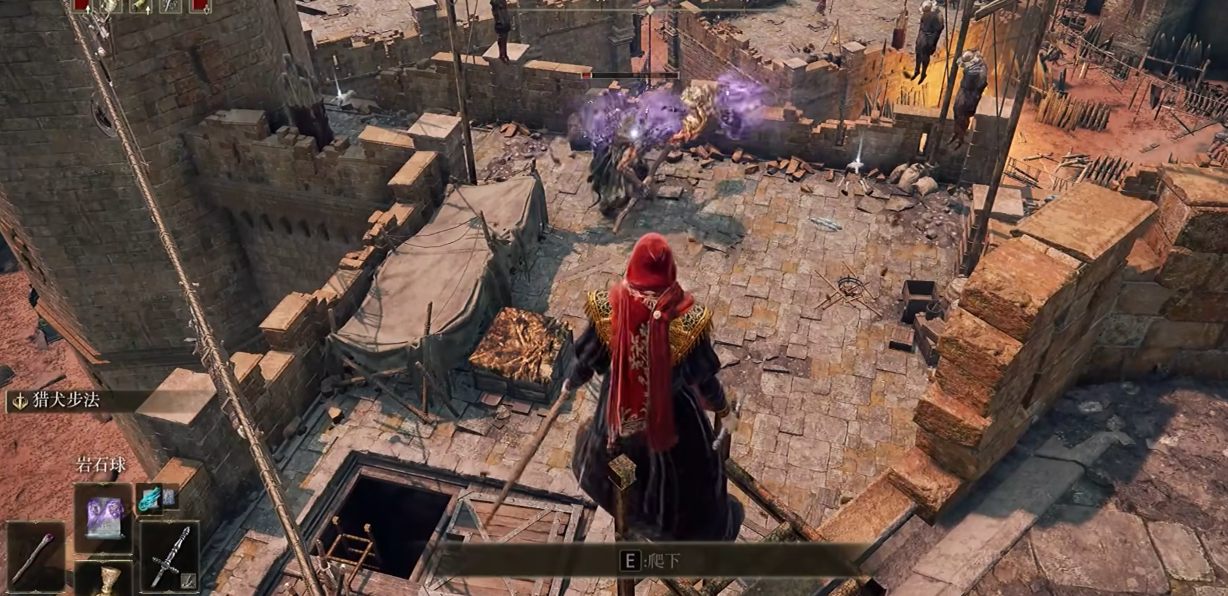Click the 猎犬步法 skill icon
This screenshot has height=596, width=1228.
coord(18,402)
